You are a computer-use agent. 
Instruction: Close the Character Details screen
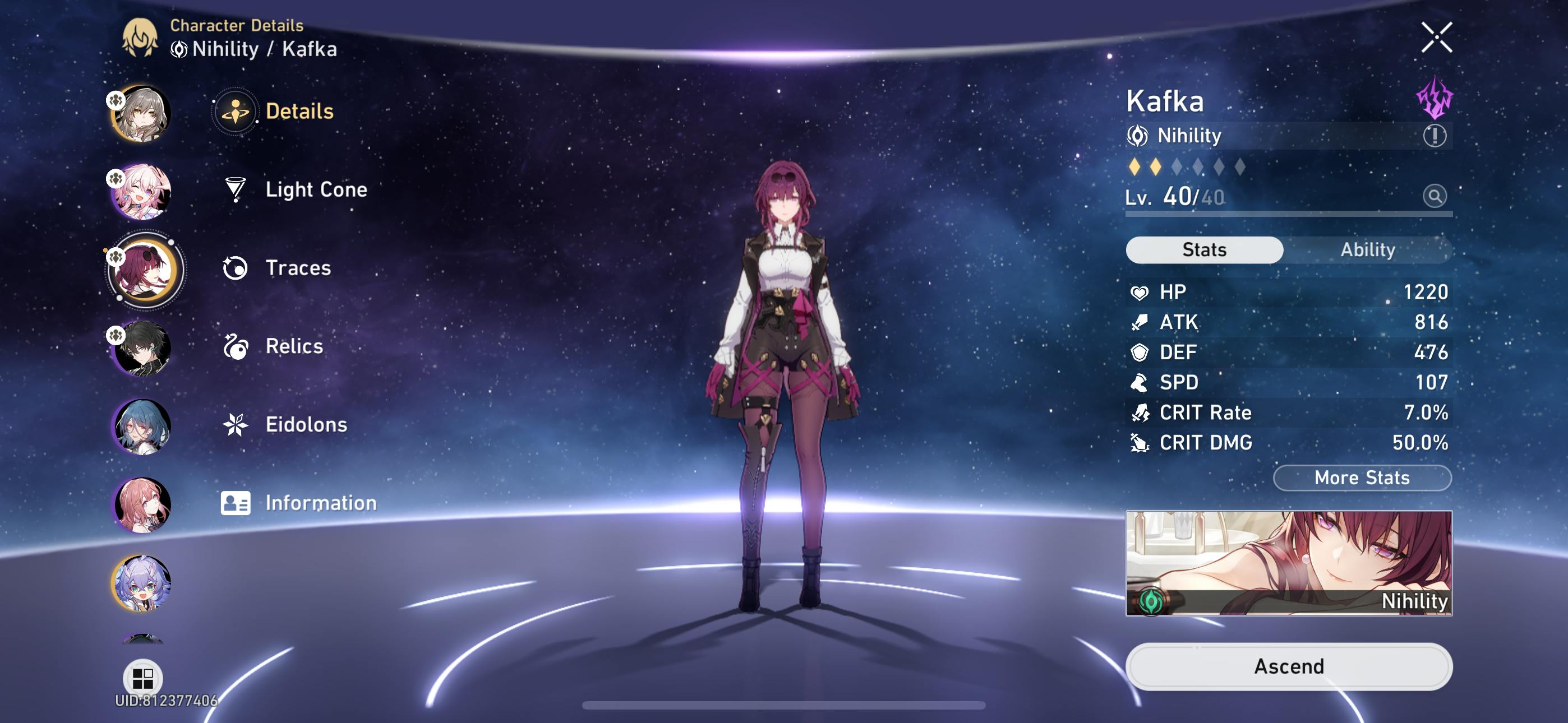tap(1436, 38)
